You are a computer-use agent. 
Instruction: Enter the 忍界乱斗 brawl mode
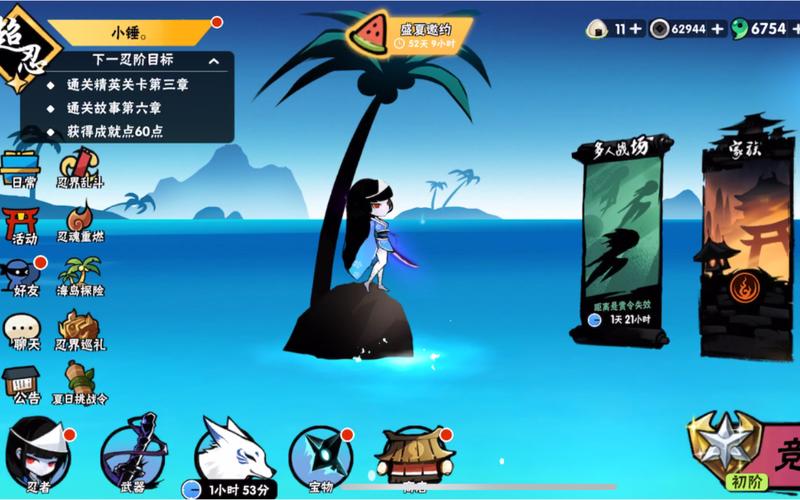click(79, 170)
